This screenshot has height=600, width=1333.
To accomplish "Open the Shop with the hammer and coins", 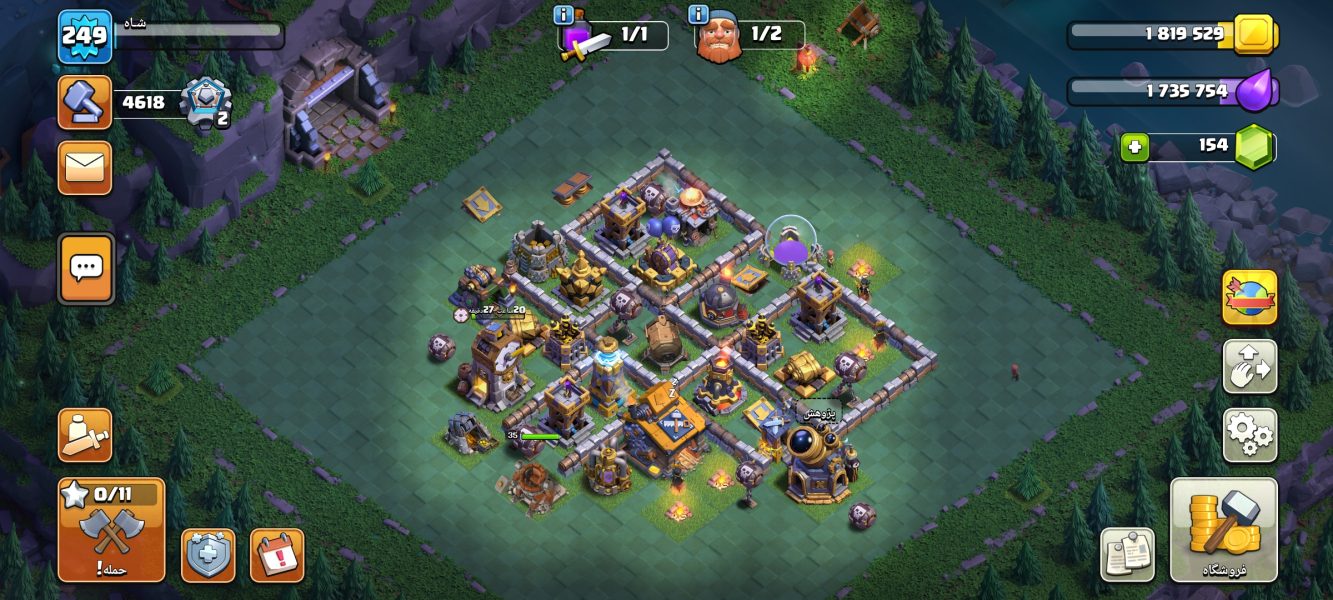I will pos(1223,529).
